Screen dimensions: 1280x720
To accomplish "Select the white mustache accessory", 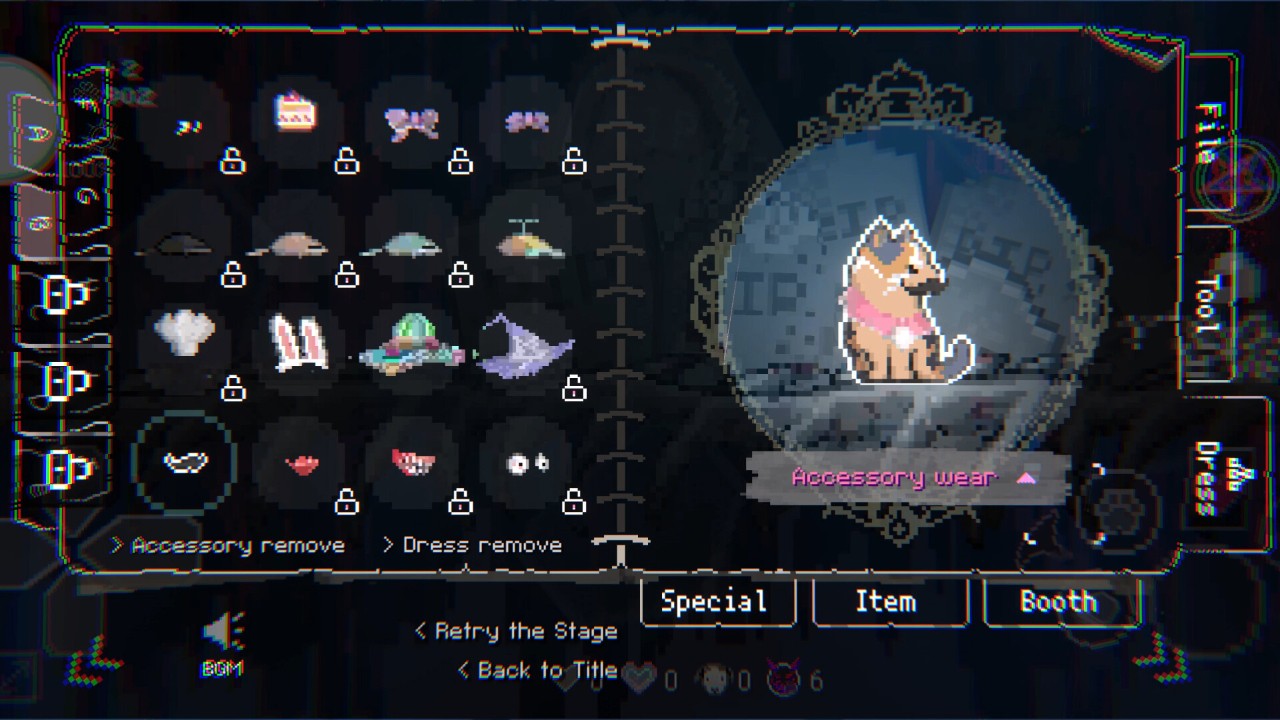I will [x=185, y=463].
